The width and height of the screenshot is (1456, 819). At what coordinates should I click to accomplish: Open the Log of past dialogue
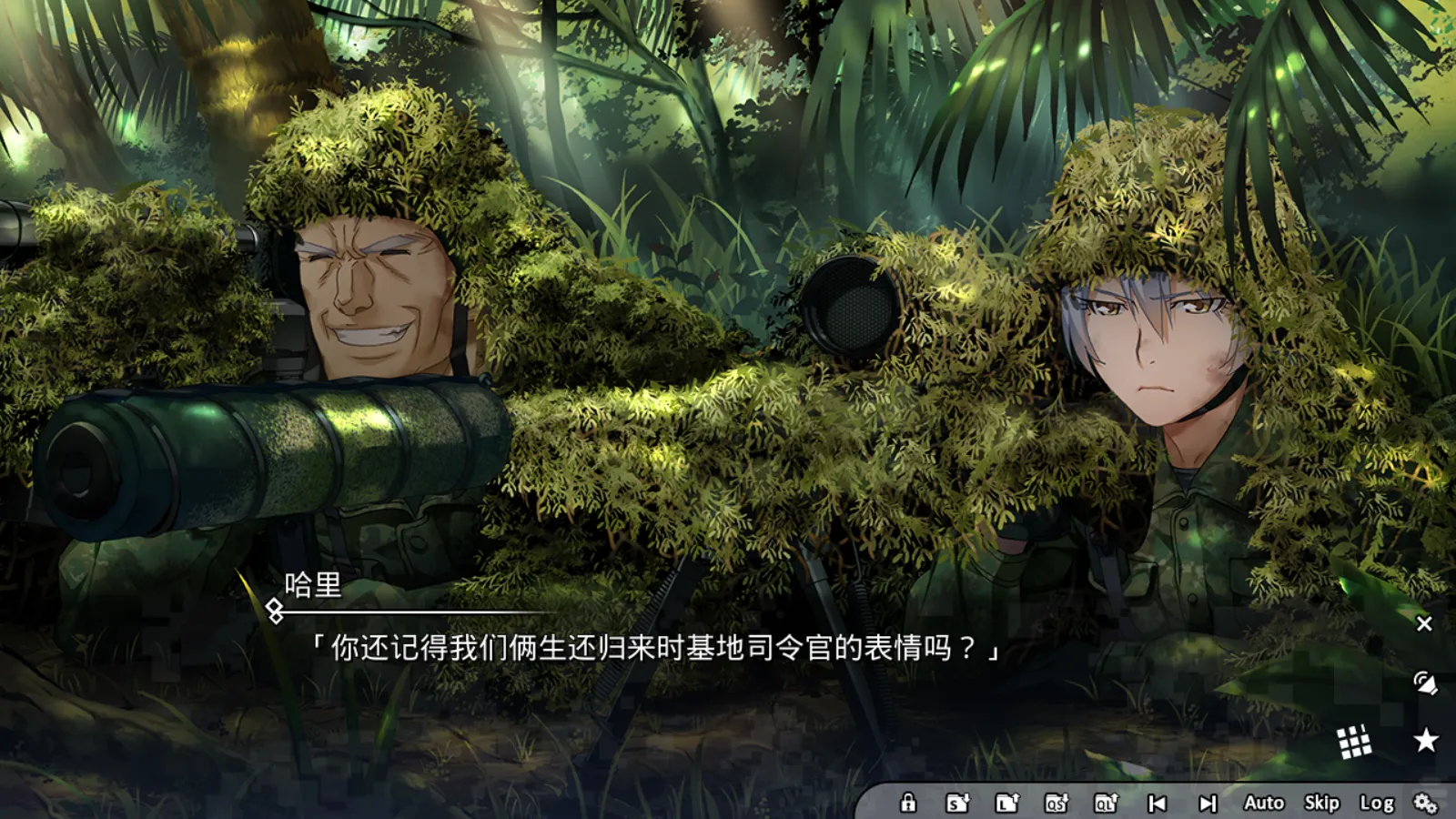(x=1377, y=804)
